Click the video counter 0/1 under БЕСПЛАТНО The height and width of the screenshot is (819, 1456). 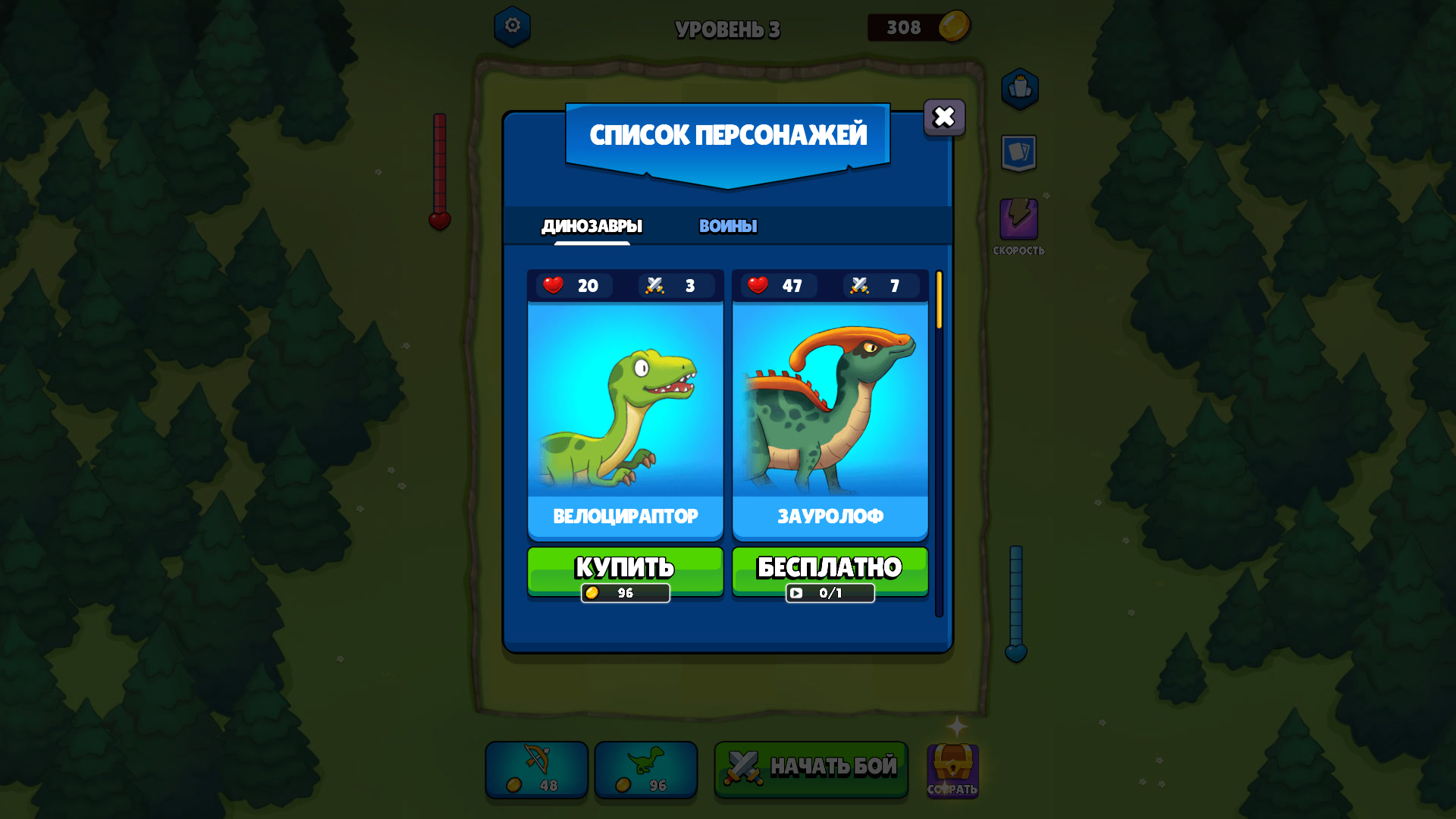(x=830, y=594)
